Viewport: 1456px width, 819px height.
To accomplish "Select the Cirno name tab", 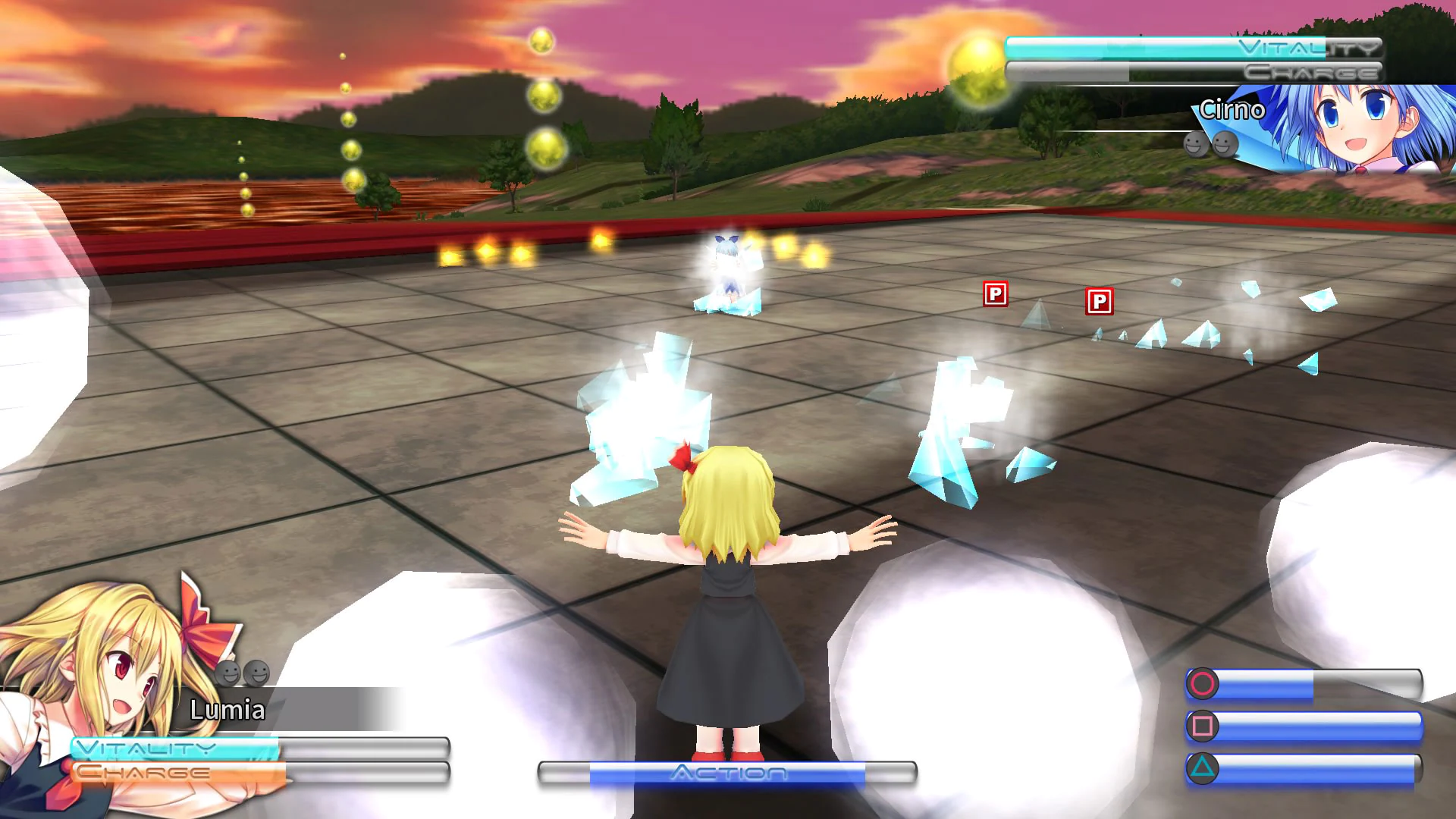I will click(x=1232, y=111).
